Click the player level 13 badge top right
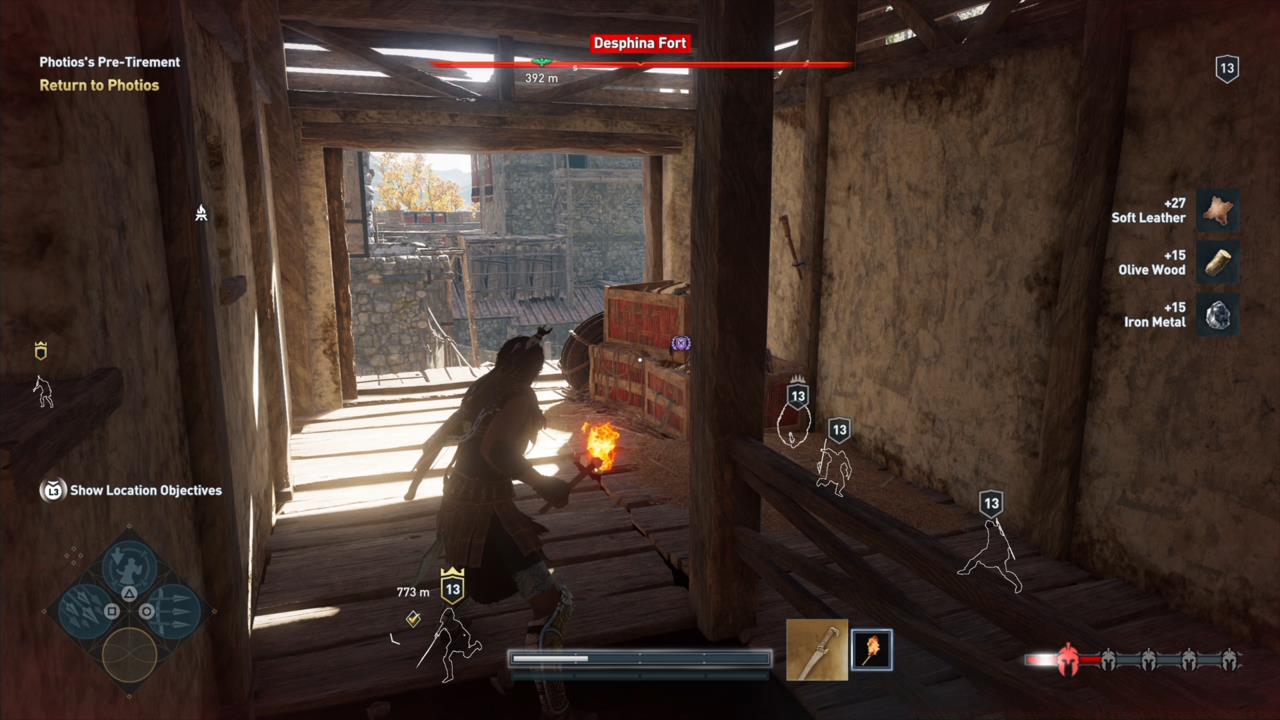The image size is (1280, 720). coord(1227,68)
